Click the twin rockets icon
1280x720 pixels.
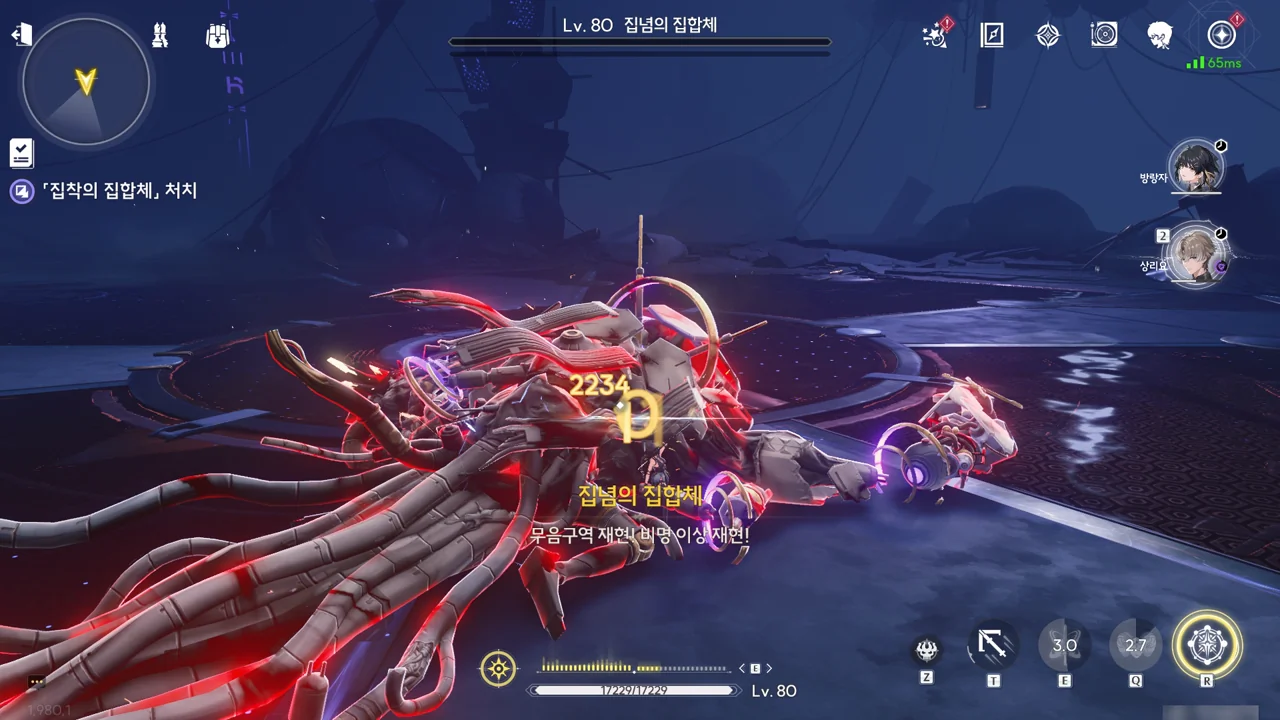pos(160,35)
